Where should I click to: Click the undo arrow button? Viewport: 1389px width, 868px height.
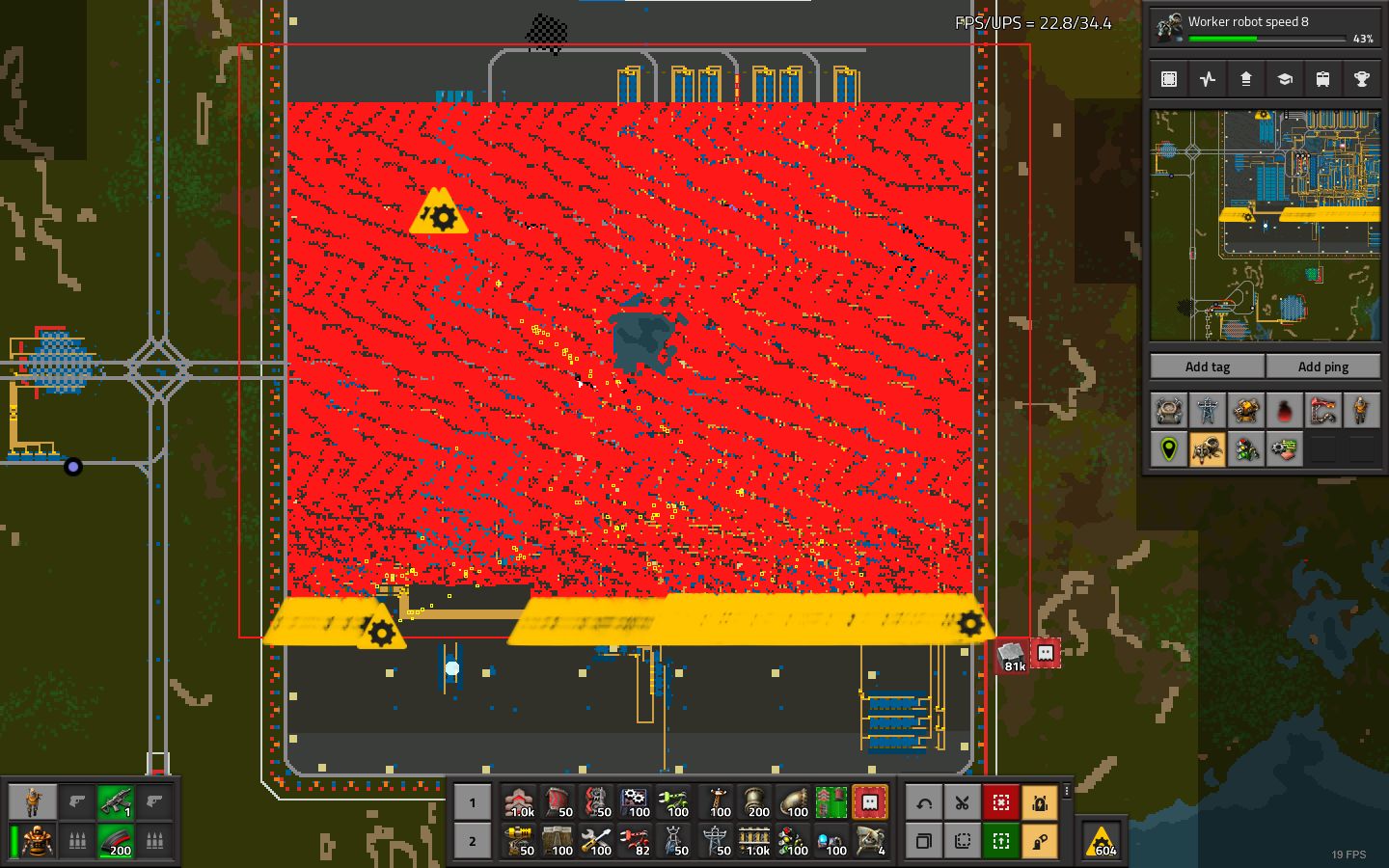[923, 802]
